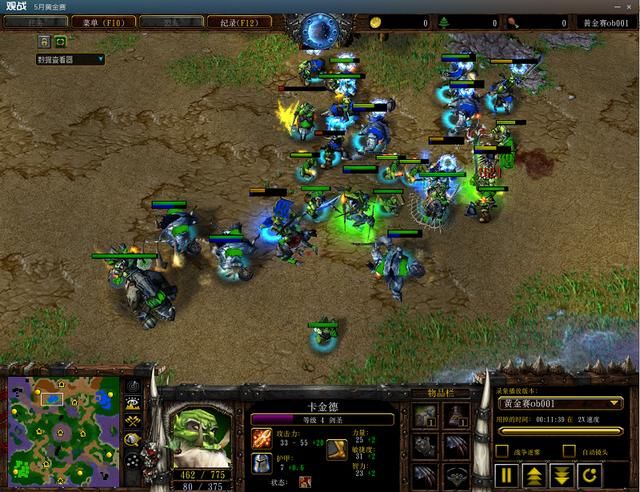Pause the replay playback
640x492 pixels.
click(508, 474)
